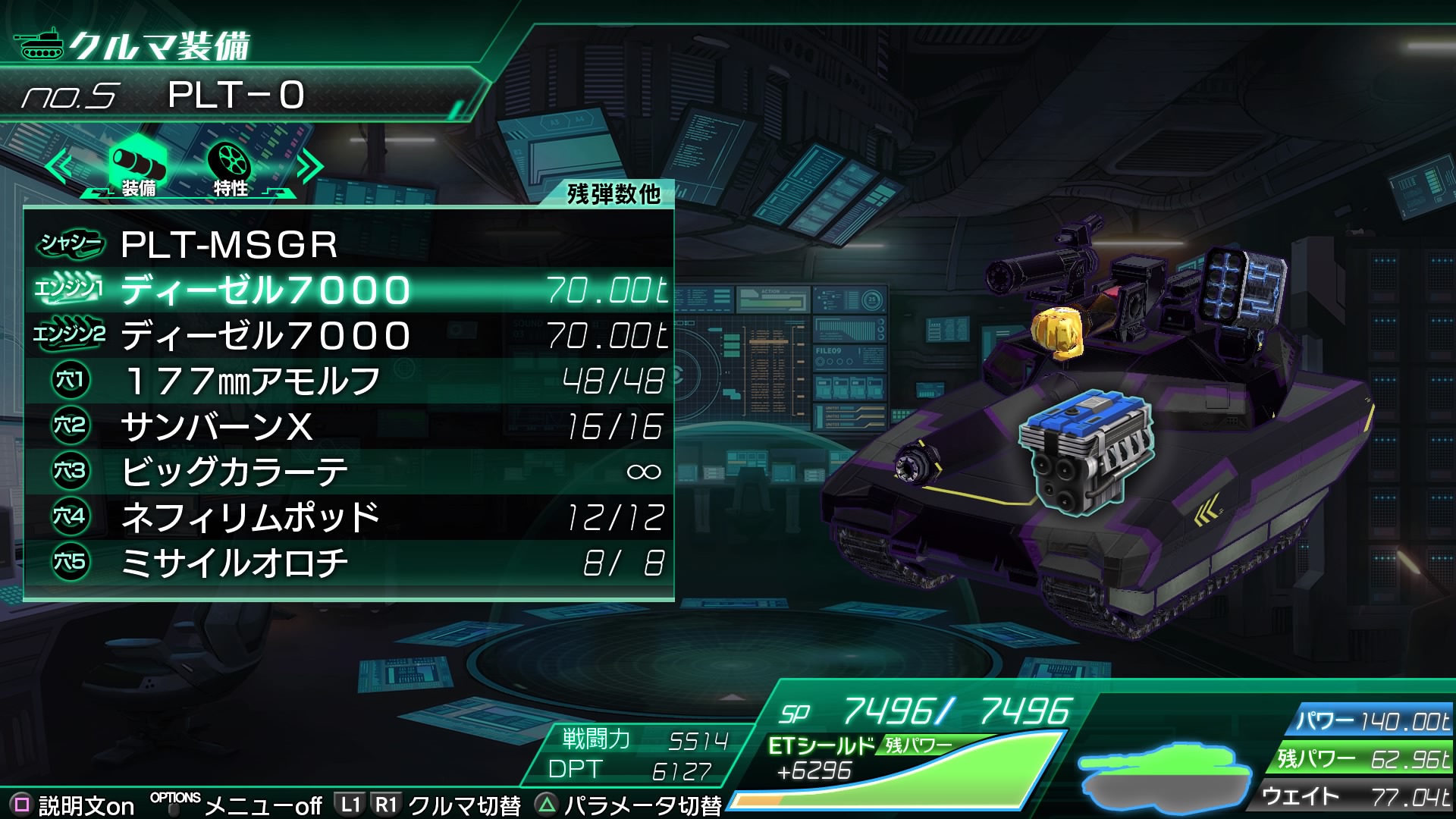Choose the サンバーンX weapon slot
Viewport: 1456px width, 819px height.
[x=349, y=426]
